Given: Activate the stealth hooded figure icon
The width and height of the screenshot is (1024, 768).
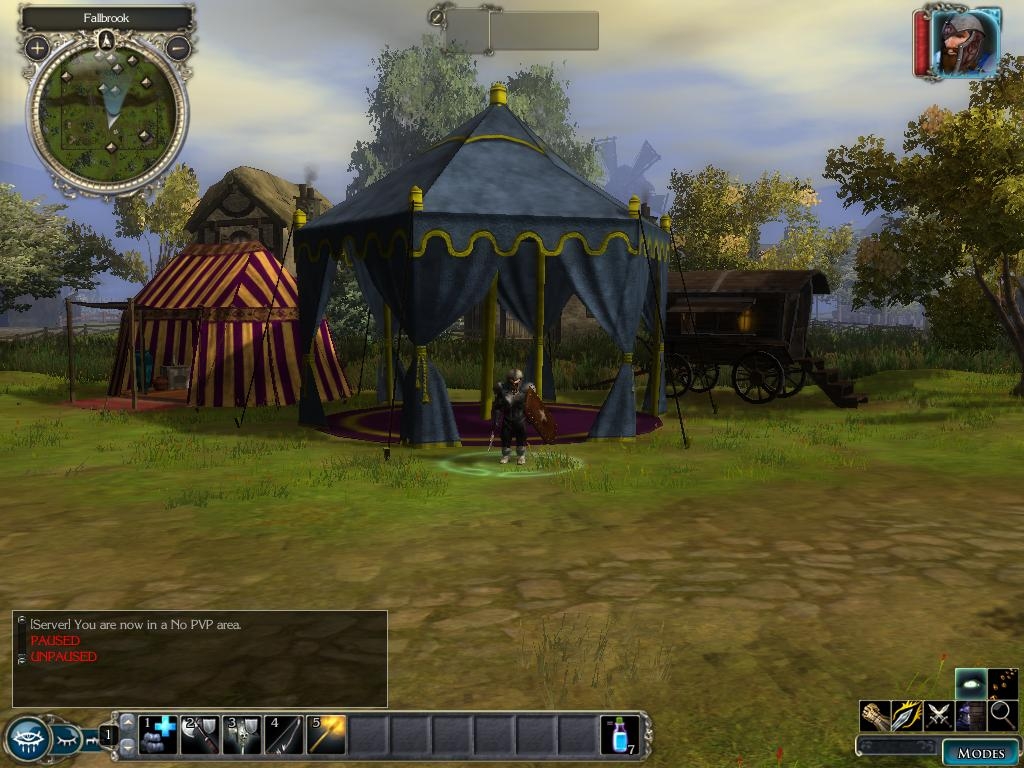Looking at the screenshot, I should 971,716.
